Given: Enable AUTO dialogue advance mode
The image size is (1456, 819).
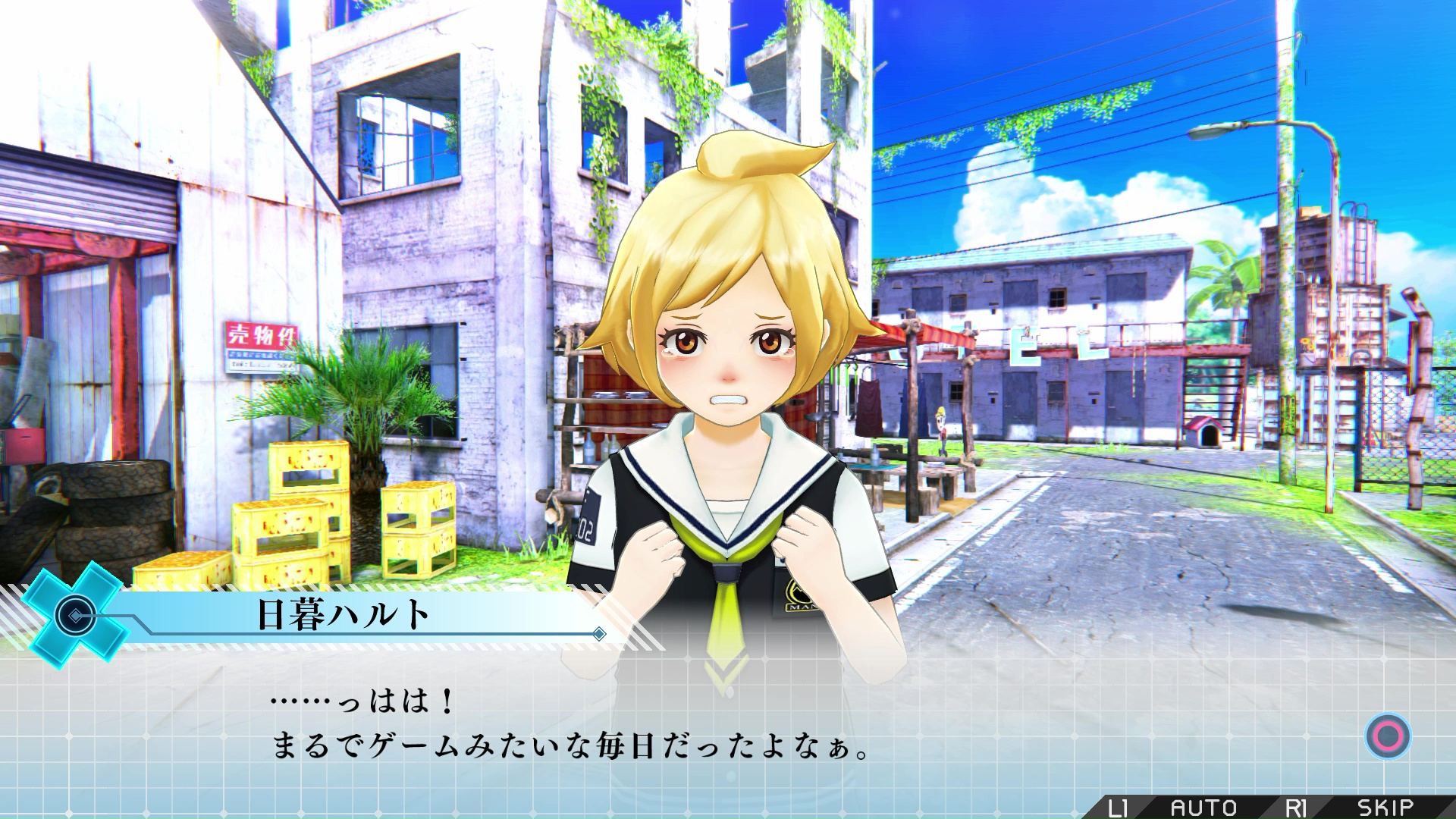Looking at the screenshot, I should [x=1203, y=807].
